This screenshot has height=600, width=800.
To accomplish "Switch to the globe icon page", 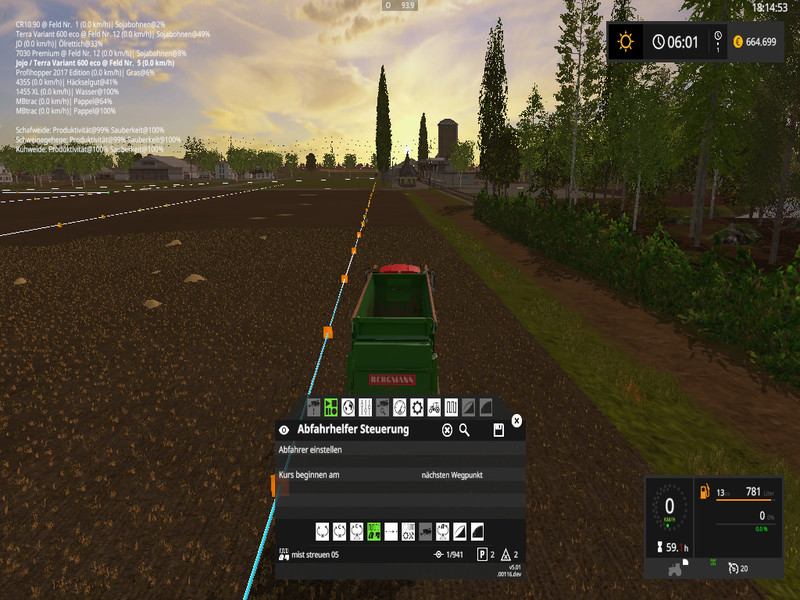I will (348, 407).
